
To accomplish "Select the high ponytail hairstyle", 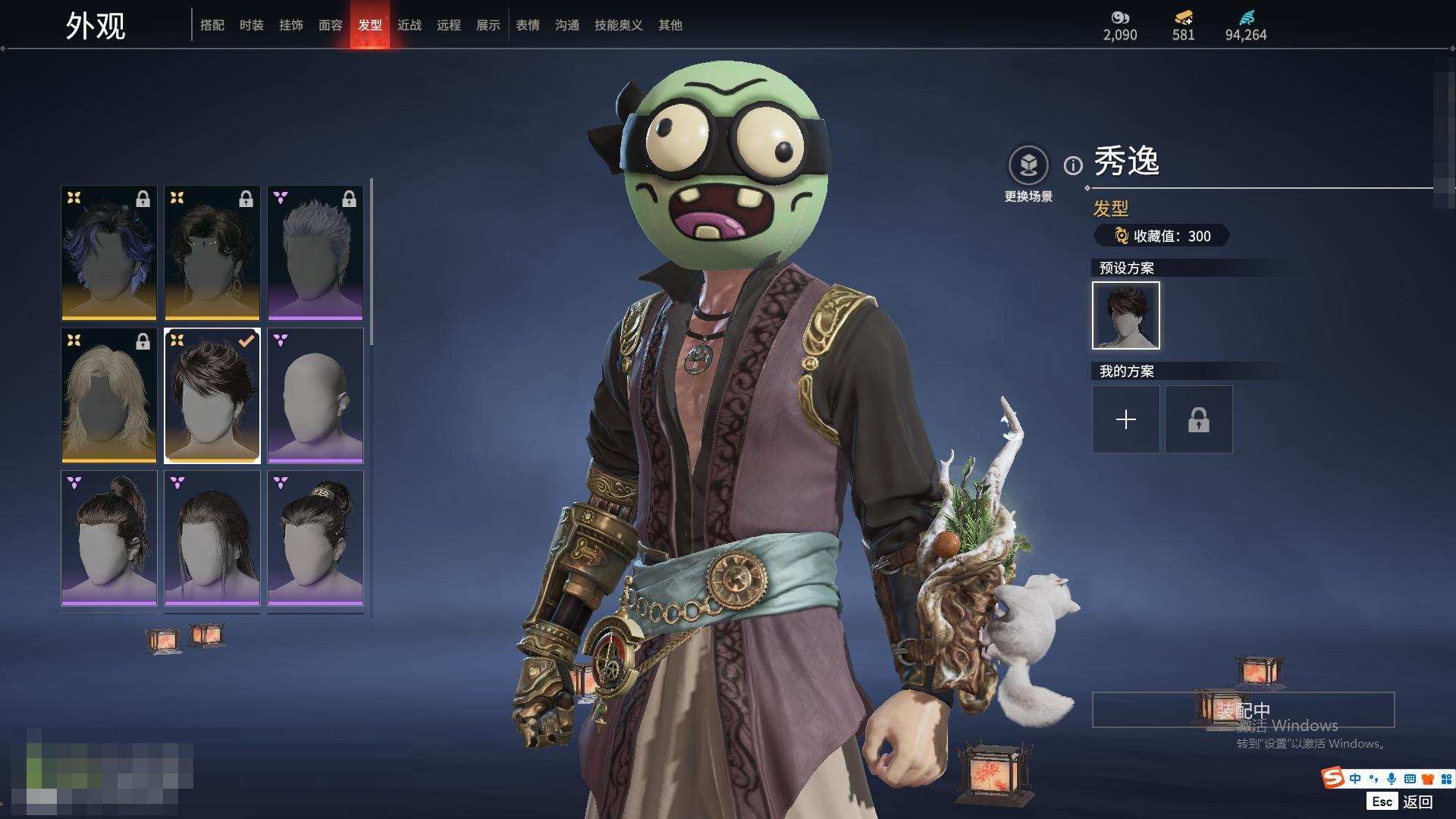I will coord(109,538).
